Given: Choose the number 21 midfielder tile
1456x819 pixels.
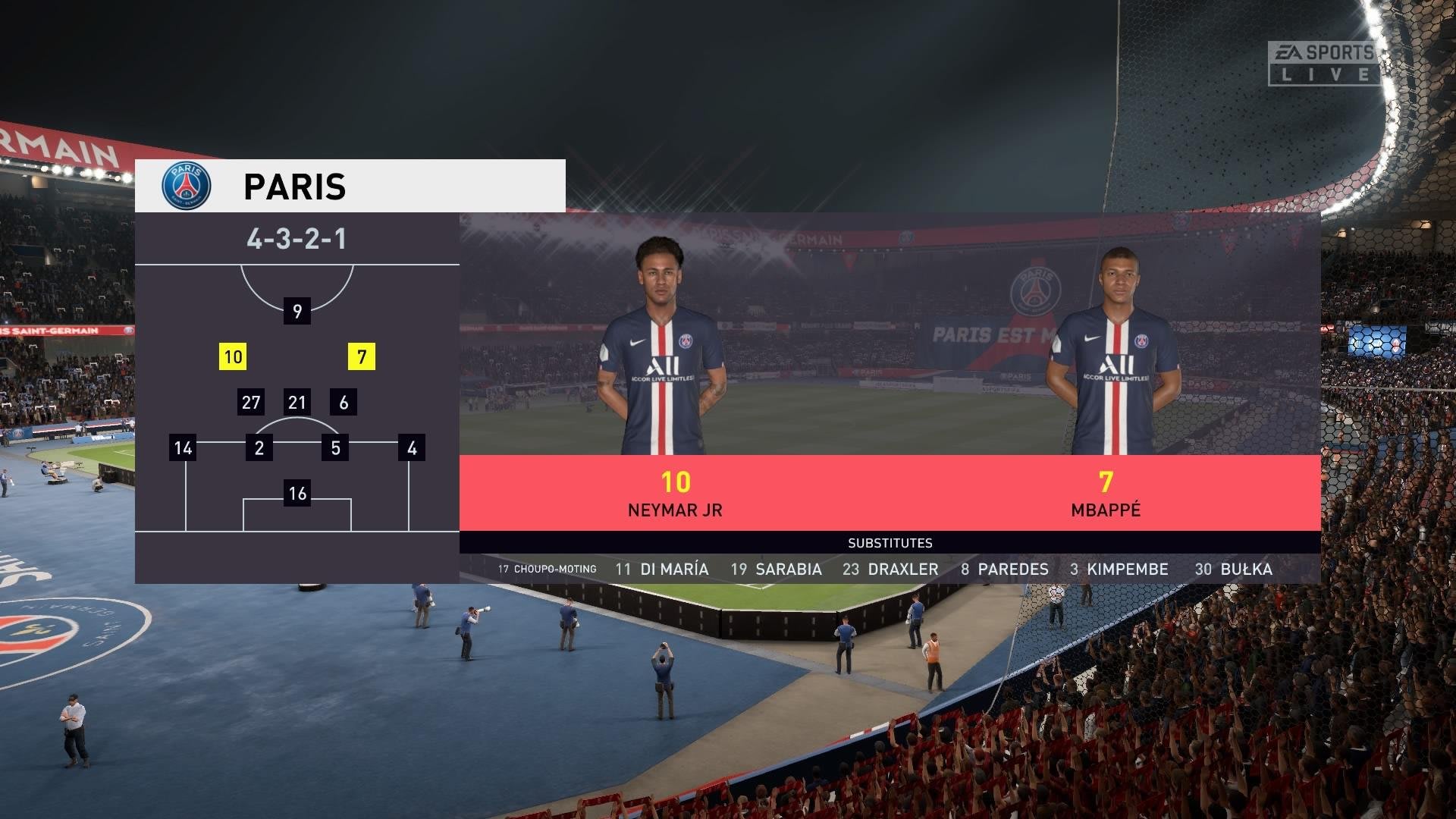Looking at the screenshot, I should click(x=297, y=402).
